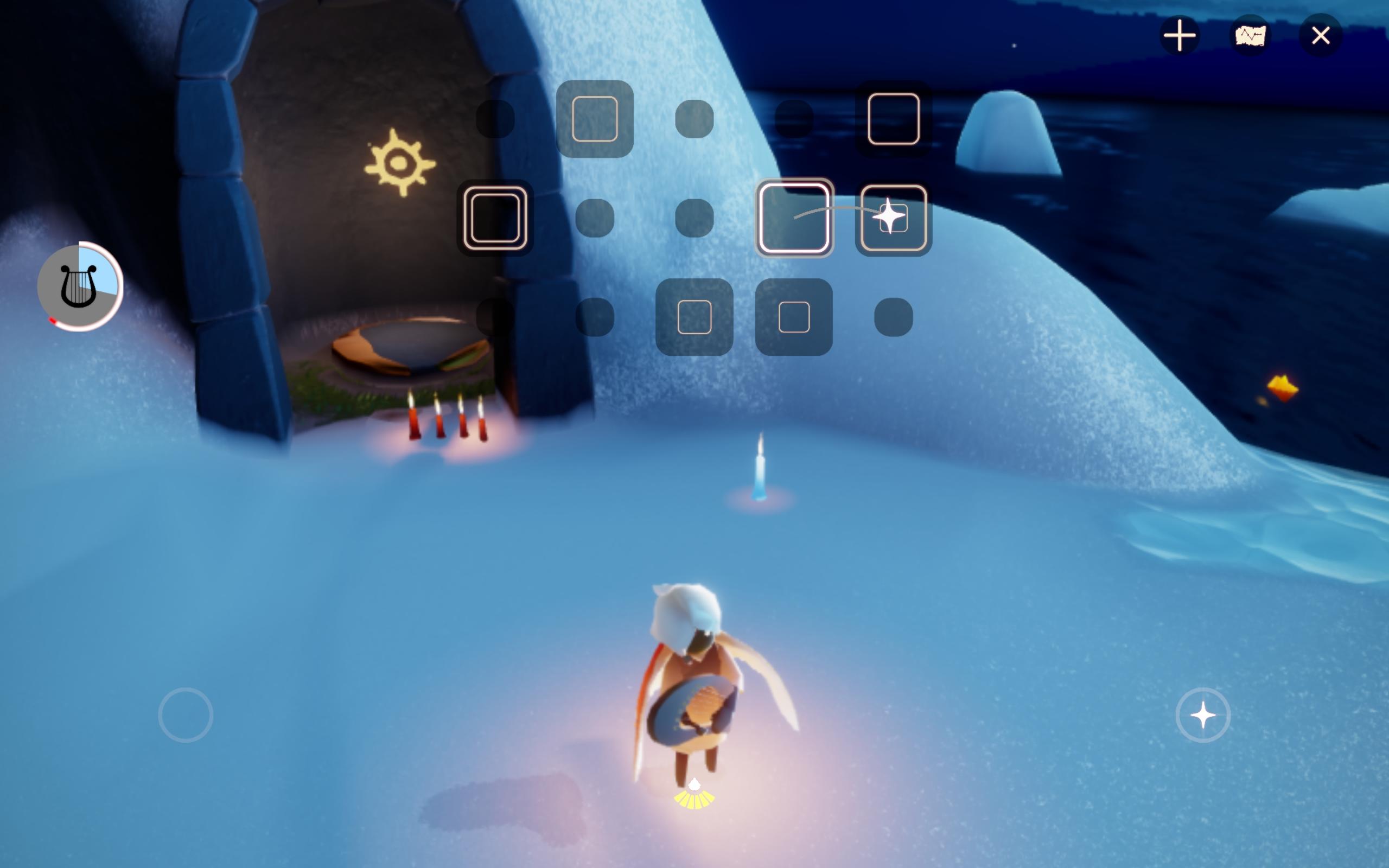Tap the highlighted square node linked to the star
The image size is (1389, 868).
tap(795, 218)
